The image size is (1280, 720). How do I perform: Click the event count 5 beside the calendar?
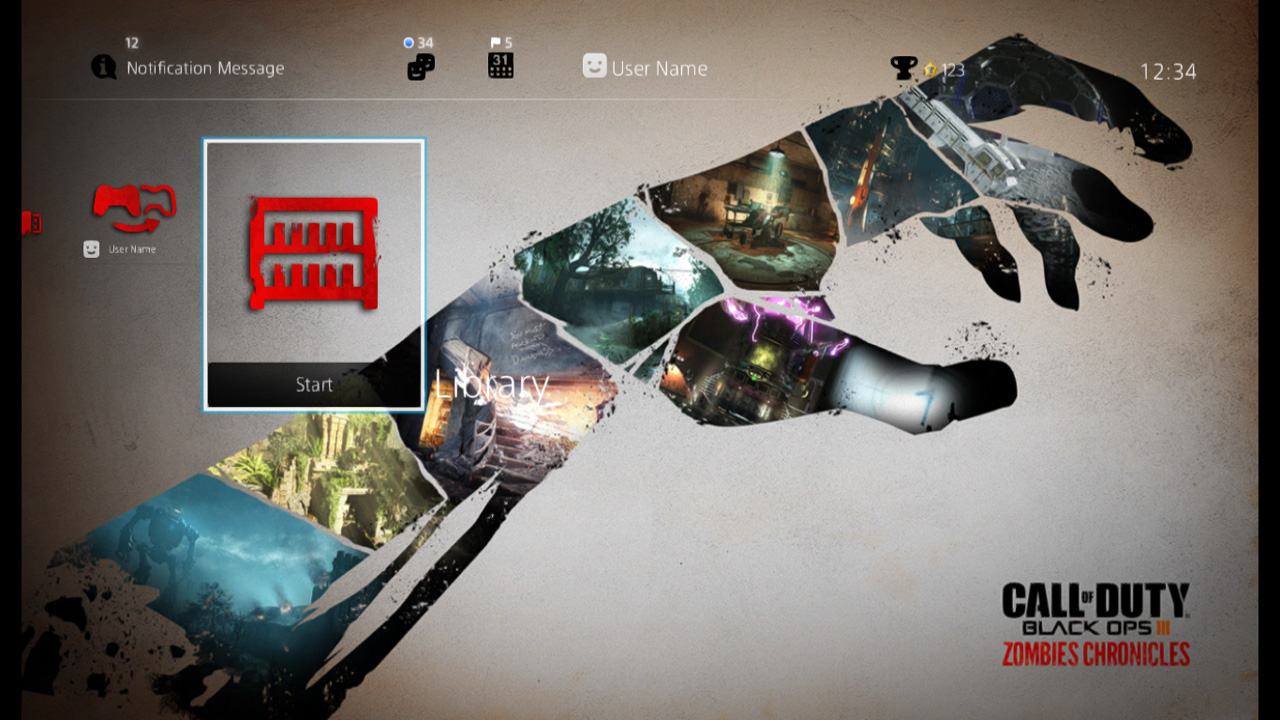(x=510, y=43)
